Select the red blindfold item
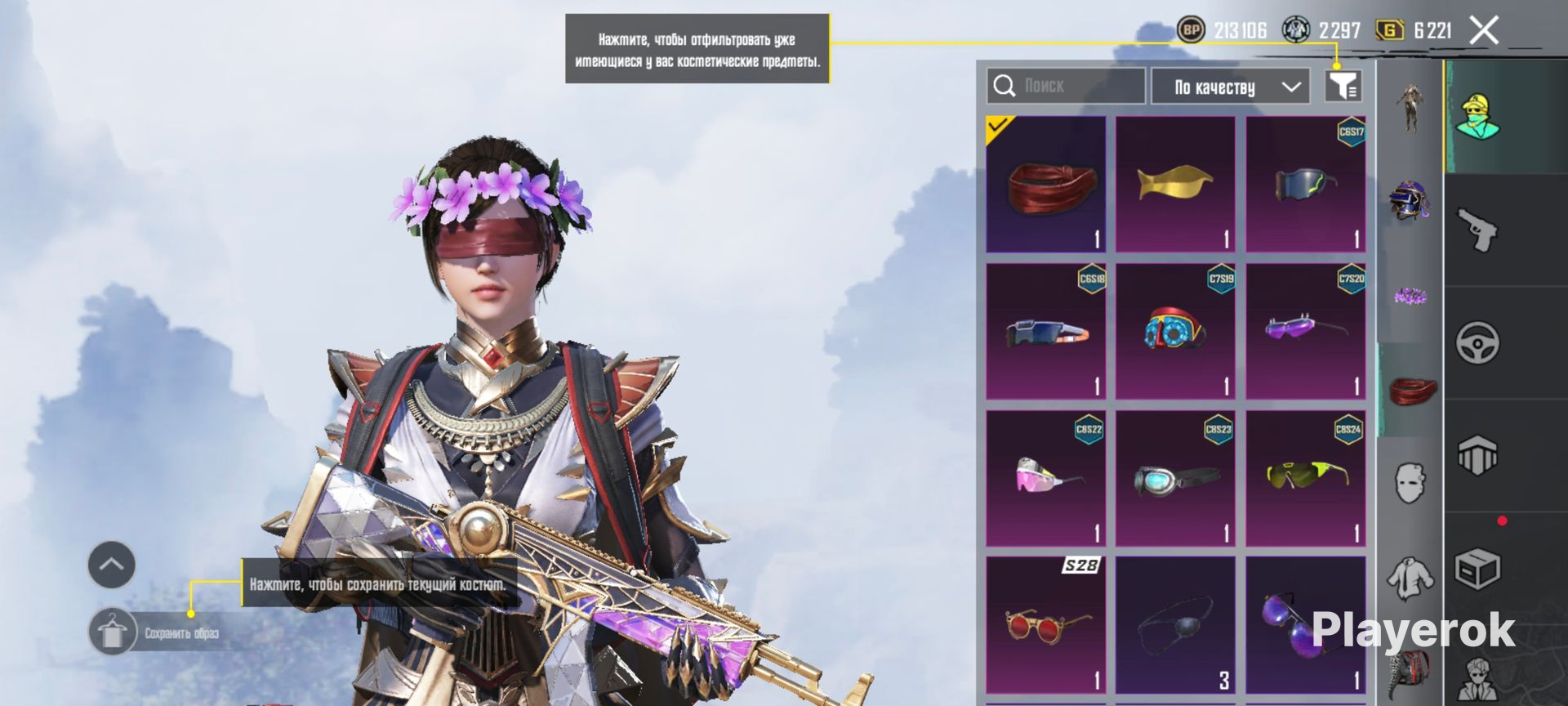 click(x=1045, y=185)
